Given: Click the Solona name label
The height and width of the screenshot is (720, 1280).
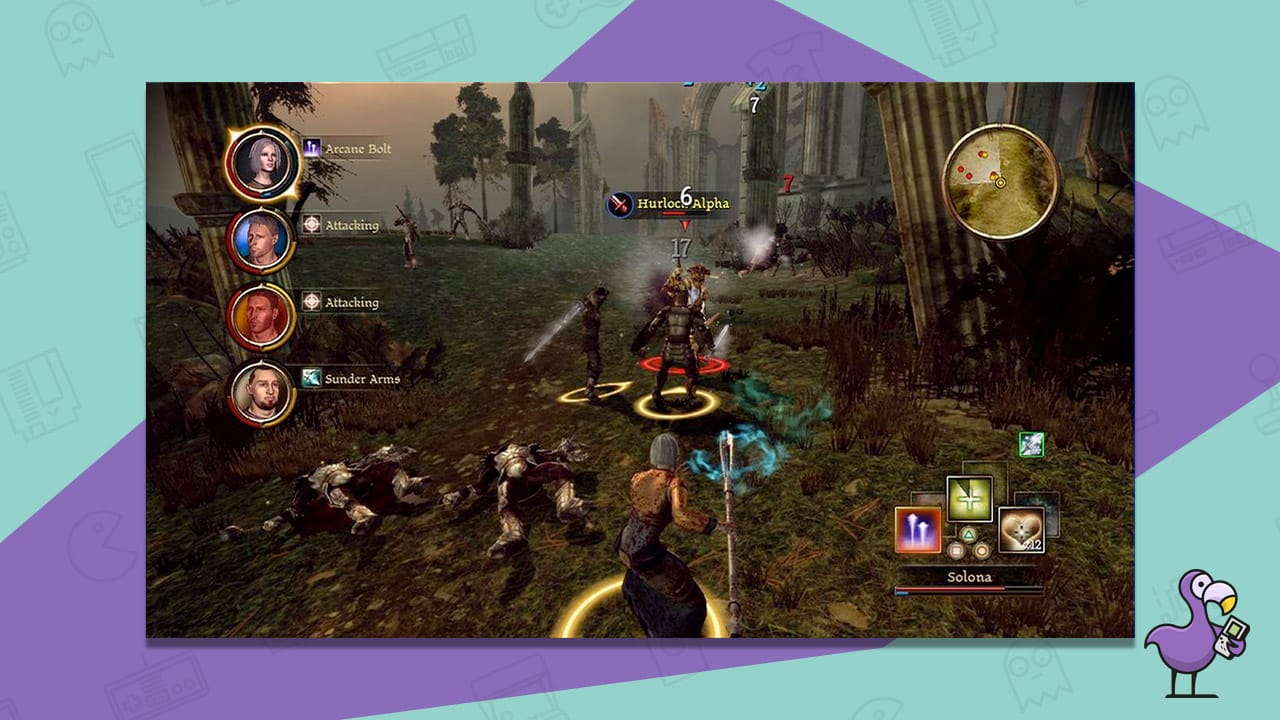Looking at the screenshot, I should tap(969, 576).
